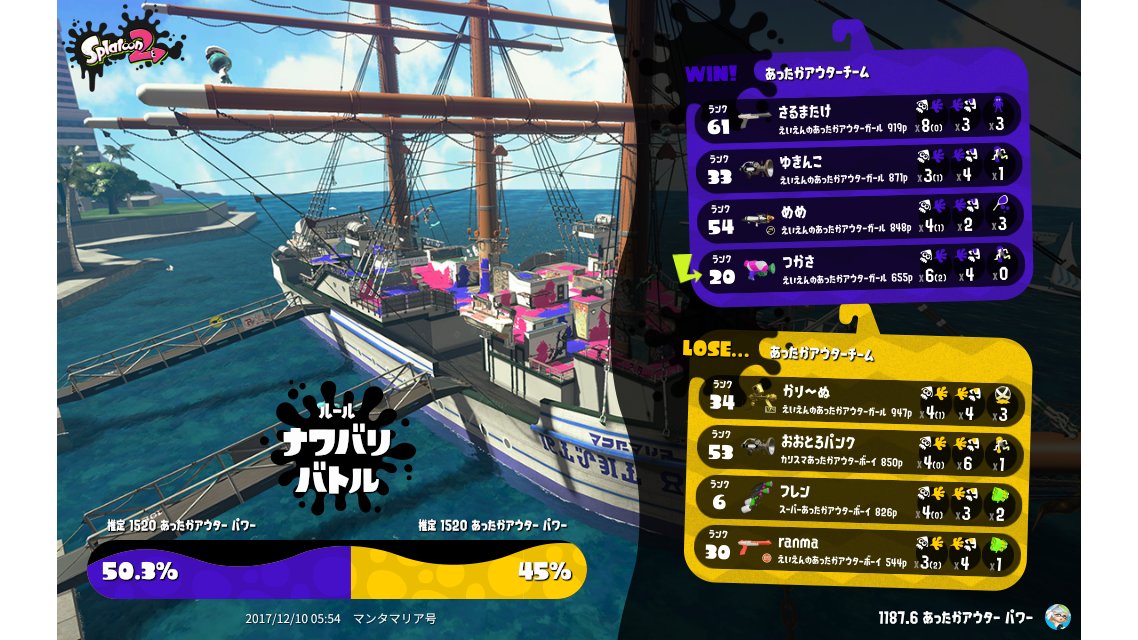Viewport: 1138px width, 640px height.
Task: Open ガリ〜ぬ's row on losing team
Action: click(858, 398)
